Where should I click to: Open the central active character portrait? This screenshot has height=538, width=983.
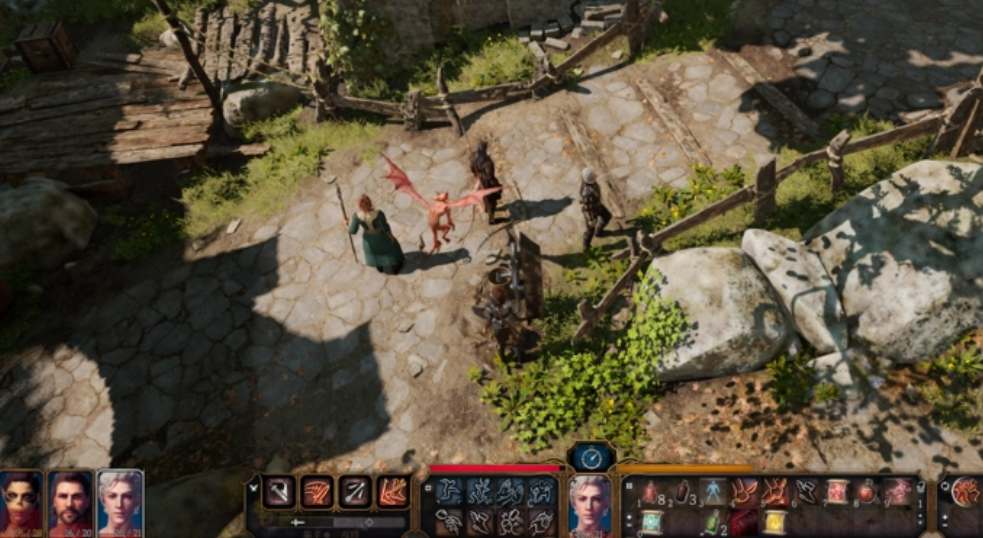tap(589, 503)
